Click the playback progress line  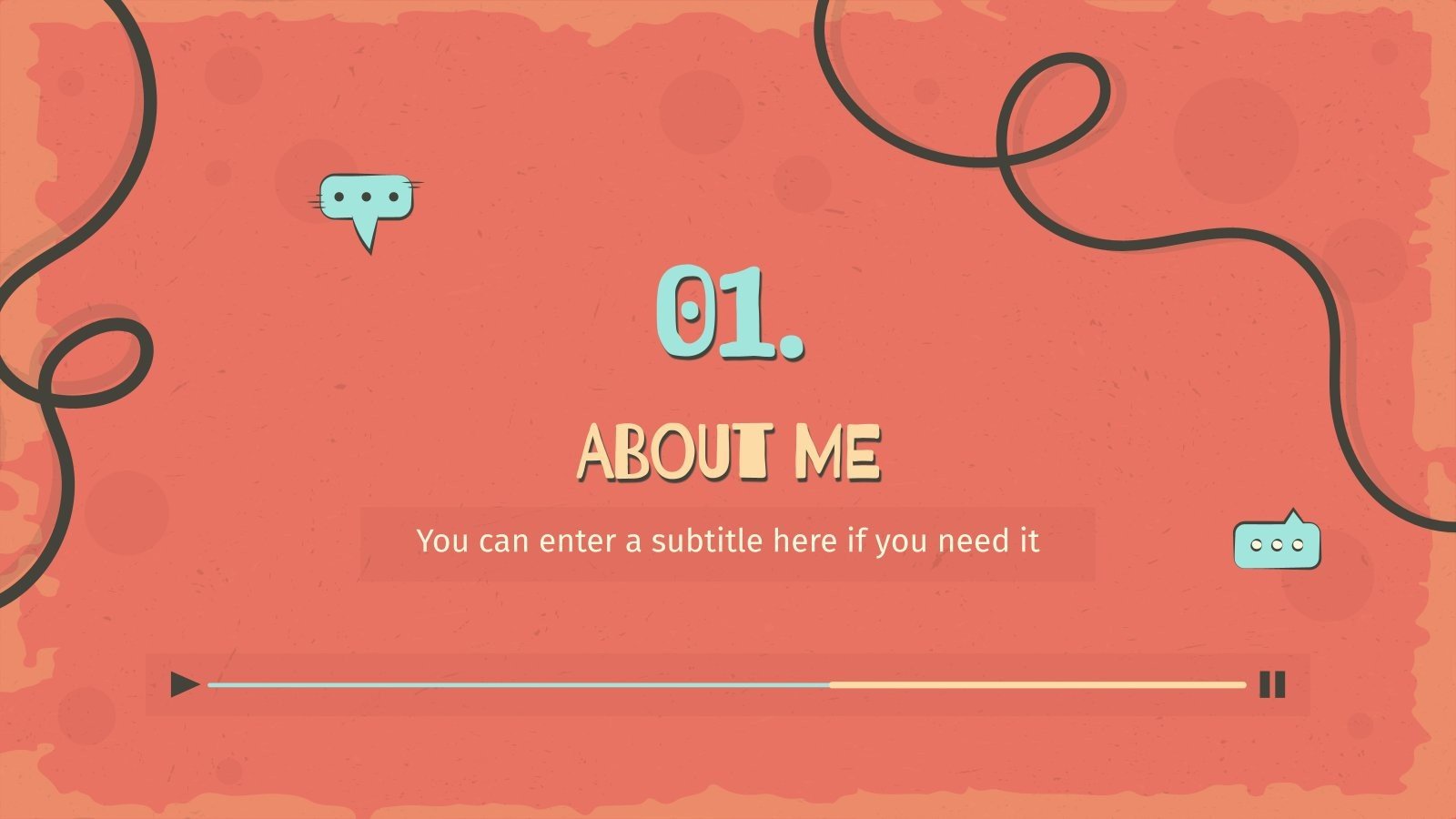coord(726,684)
